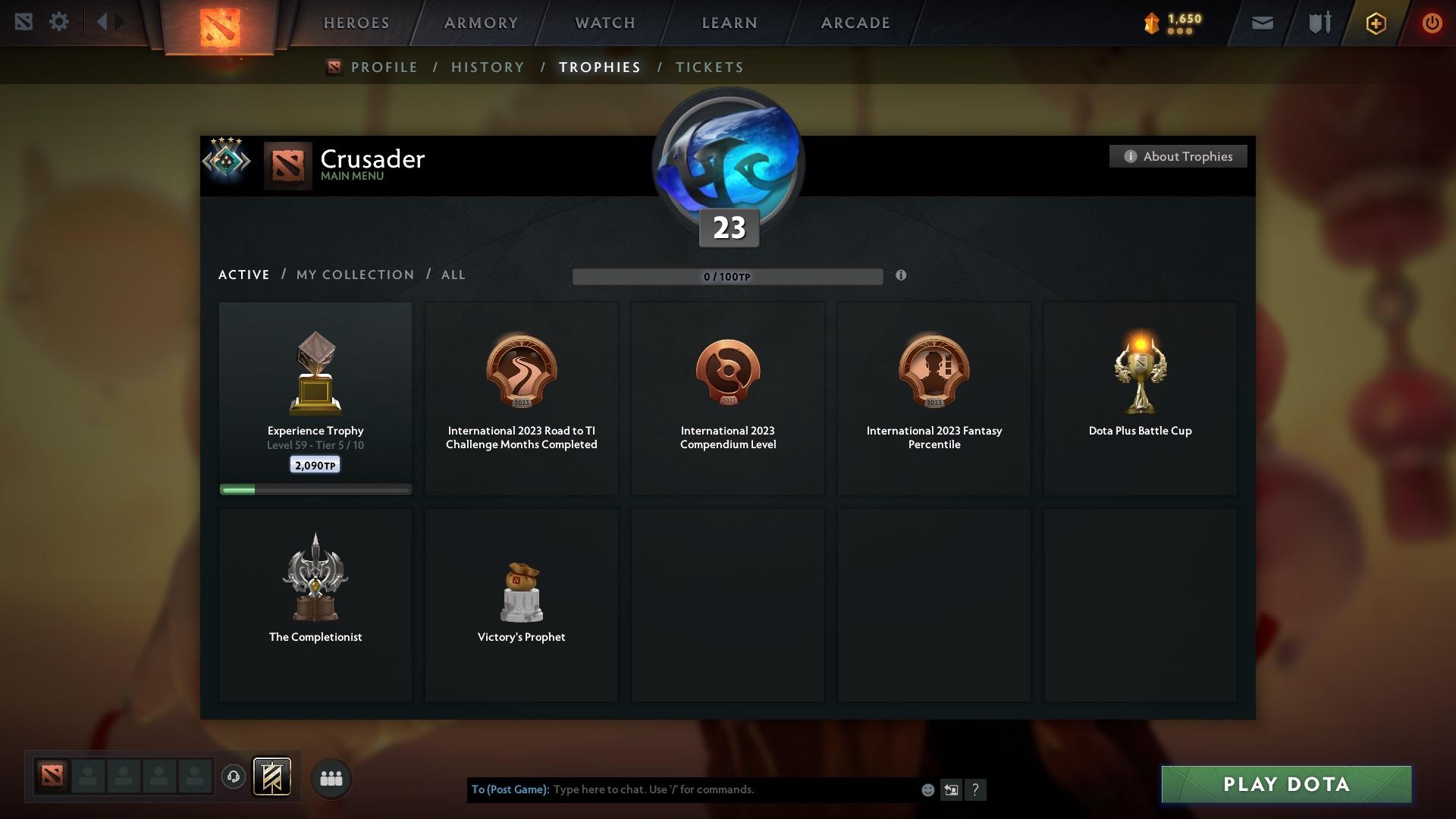Switch to the HISTORY tab

(x=488, y=67)
